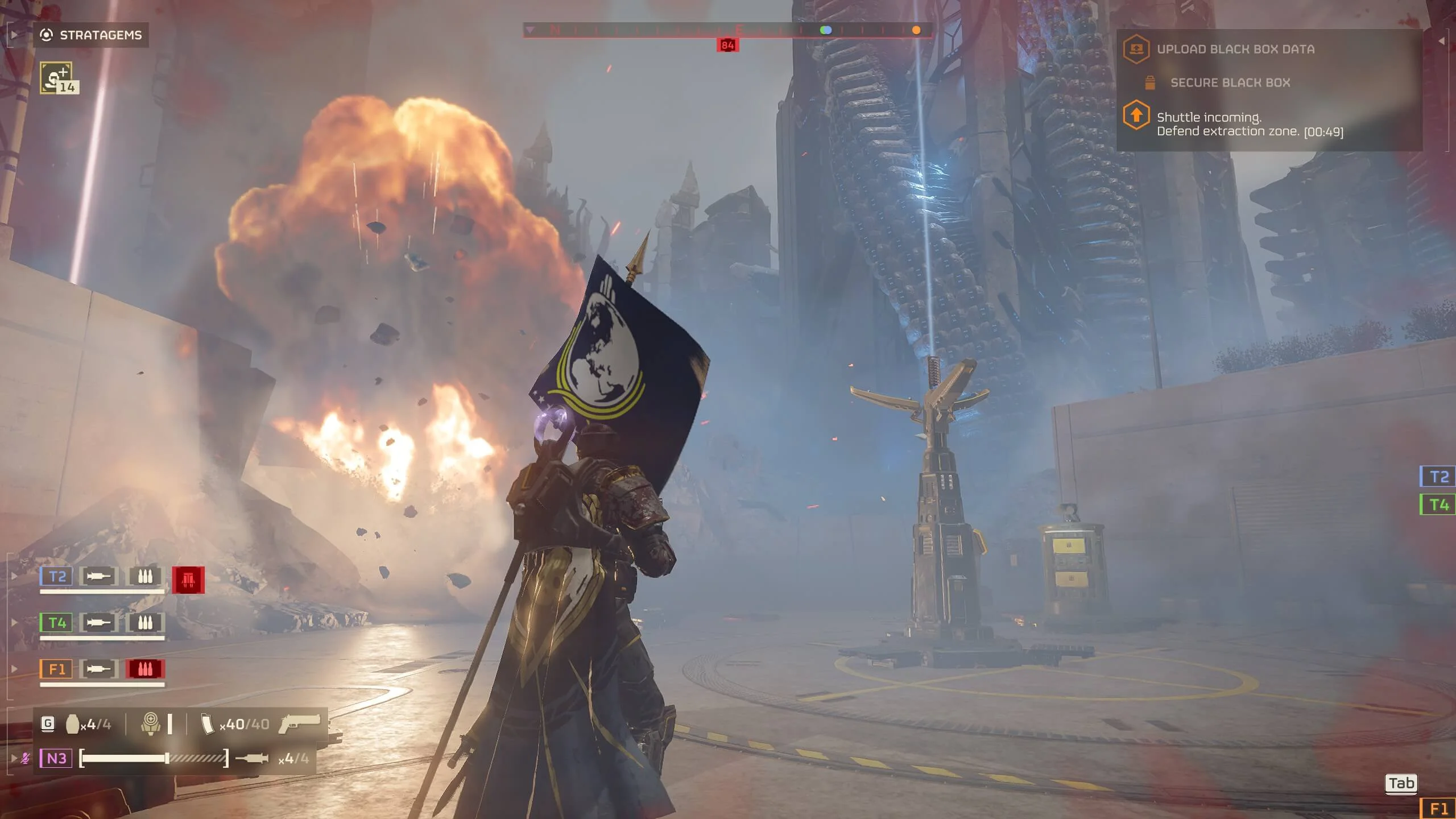The height and width of the screenshot is (819, 1456).
Task: Click the Upload Black Box Data objective
Action: click(x=1235, y=49)
